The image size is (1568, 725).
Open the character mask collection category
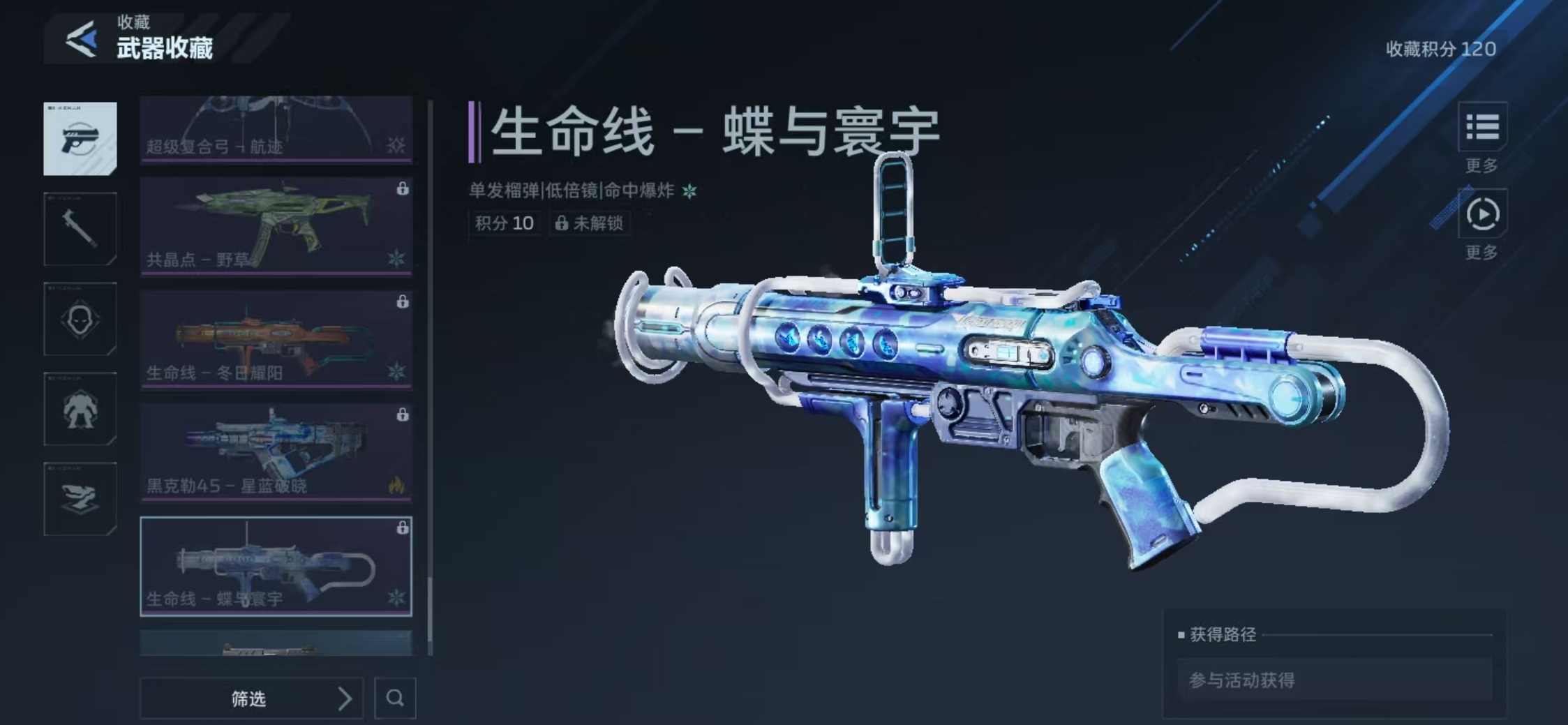tap(80, 320)
